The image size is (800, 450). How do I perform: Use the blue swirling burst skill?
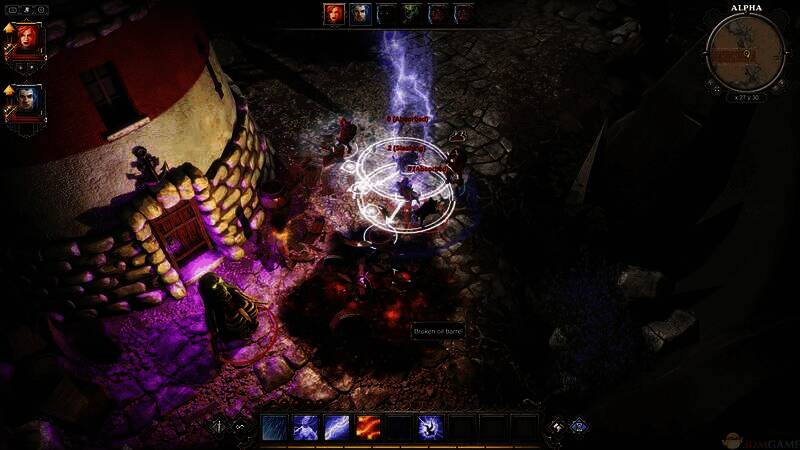coord(431,428)
